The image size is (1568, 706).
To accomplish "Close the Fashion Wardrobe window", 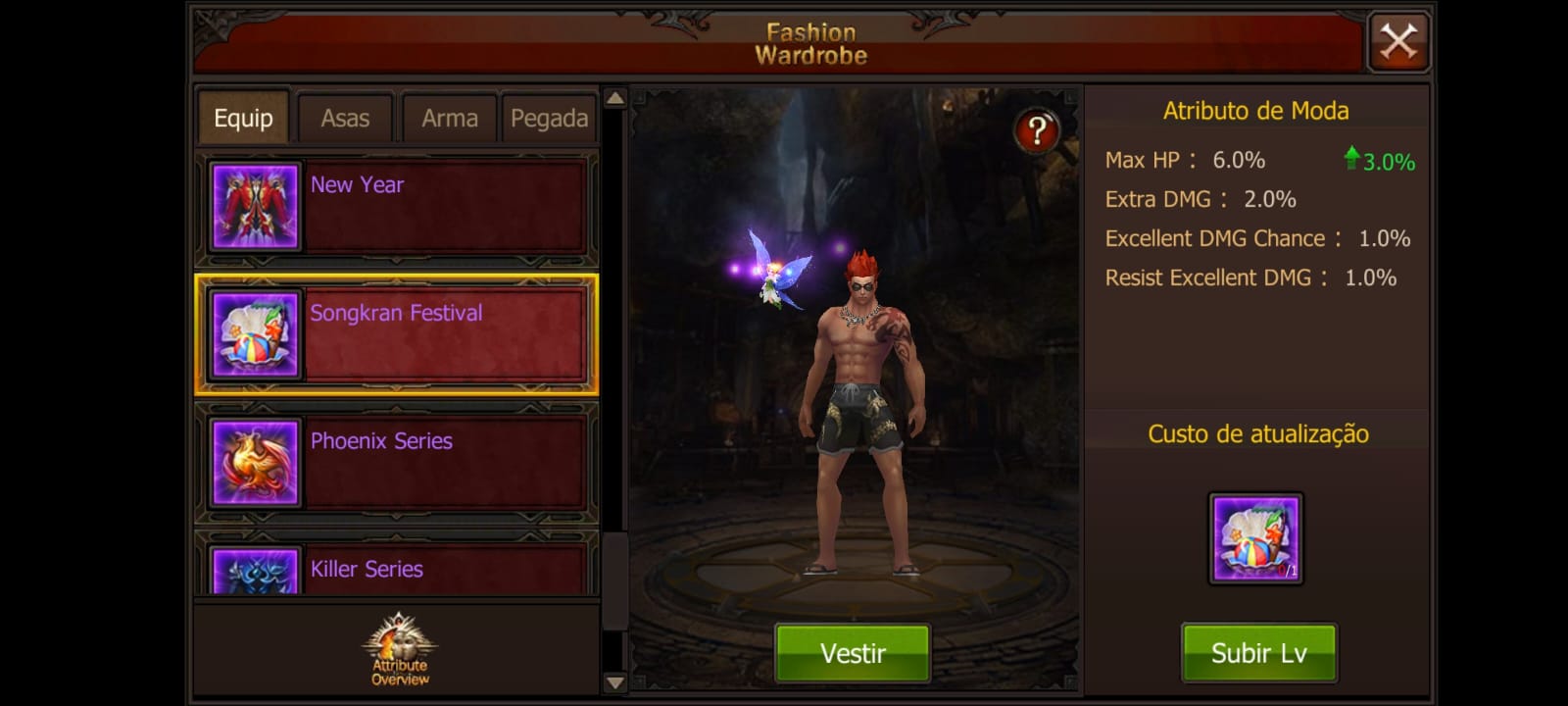I will 1397,42.
